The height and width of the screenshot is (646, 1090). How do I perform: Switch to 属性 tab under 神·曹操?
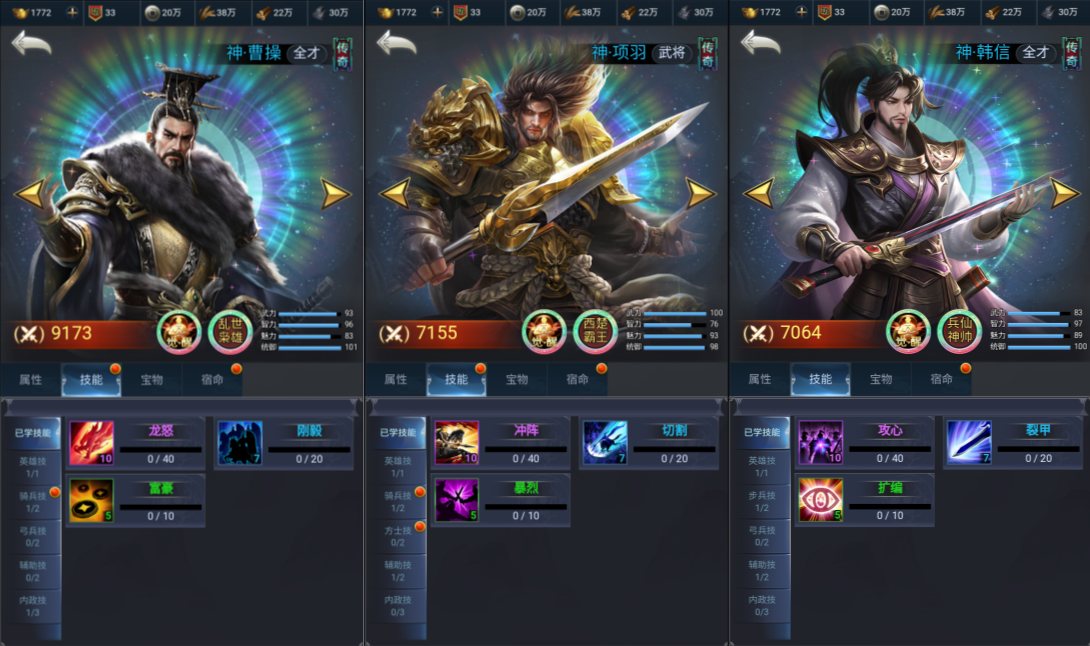coord(31,380)
